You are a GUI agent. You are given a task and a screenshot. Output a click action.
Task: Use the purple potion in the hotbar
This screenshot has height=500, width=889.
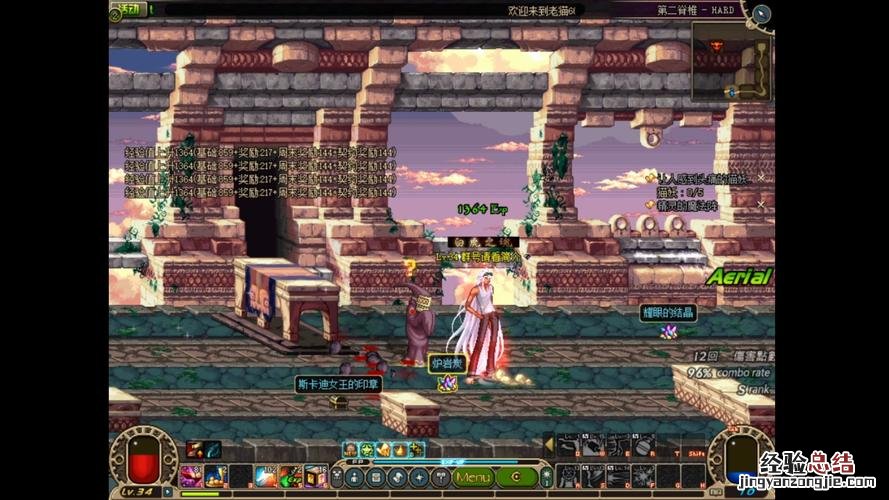(x=191, y=476)
